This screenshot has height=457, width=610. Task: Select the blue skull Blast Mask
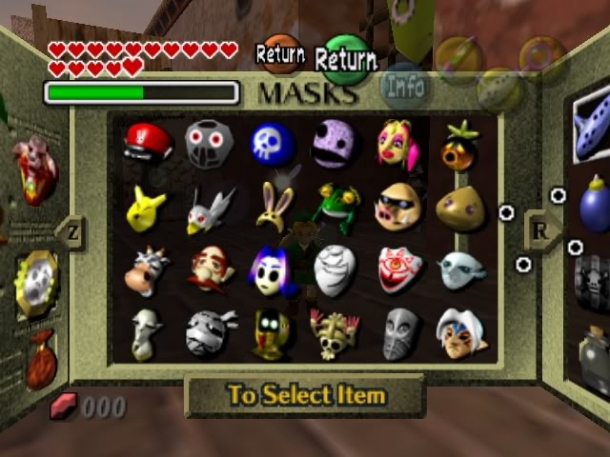[272, 144]
